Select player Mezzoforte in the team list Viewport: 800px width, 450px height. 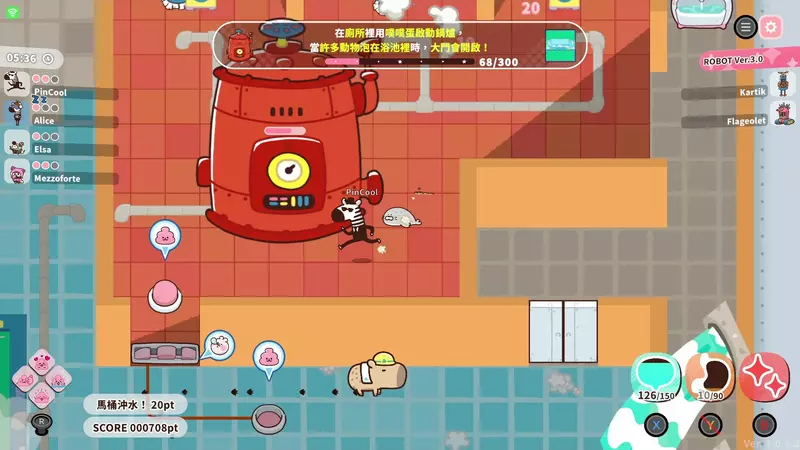[17, 172]
